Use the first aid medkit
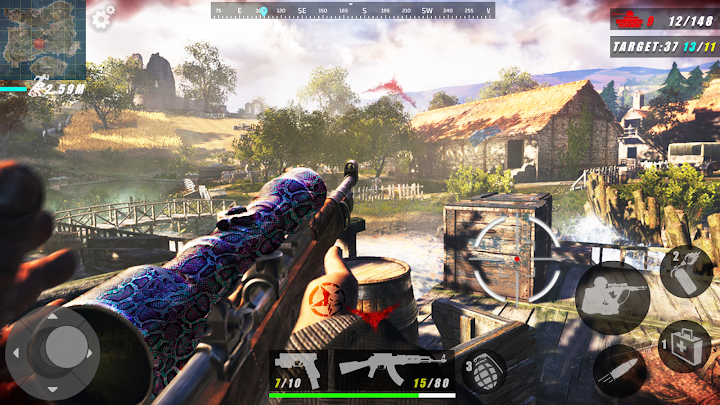Viewport: 720px width, 405px height. pyautogui.click(x=685, y=346)
